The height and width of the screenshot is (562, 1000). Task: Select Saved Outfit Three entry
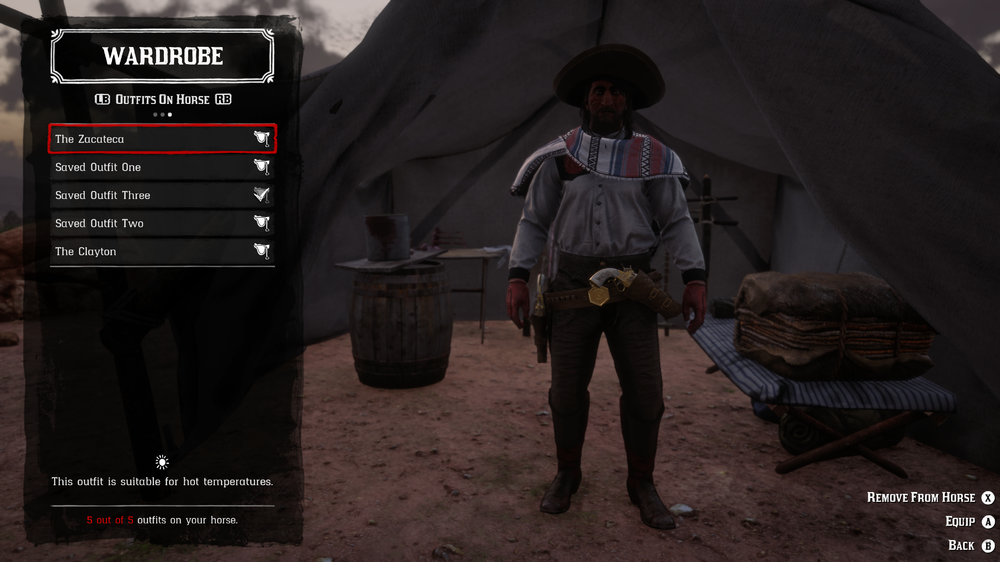tap(162, 195)
